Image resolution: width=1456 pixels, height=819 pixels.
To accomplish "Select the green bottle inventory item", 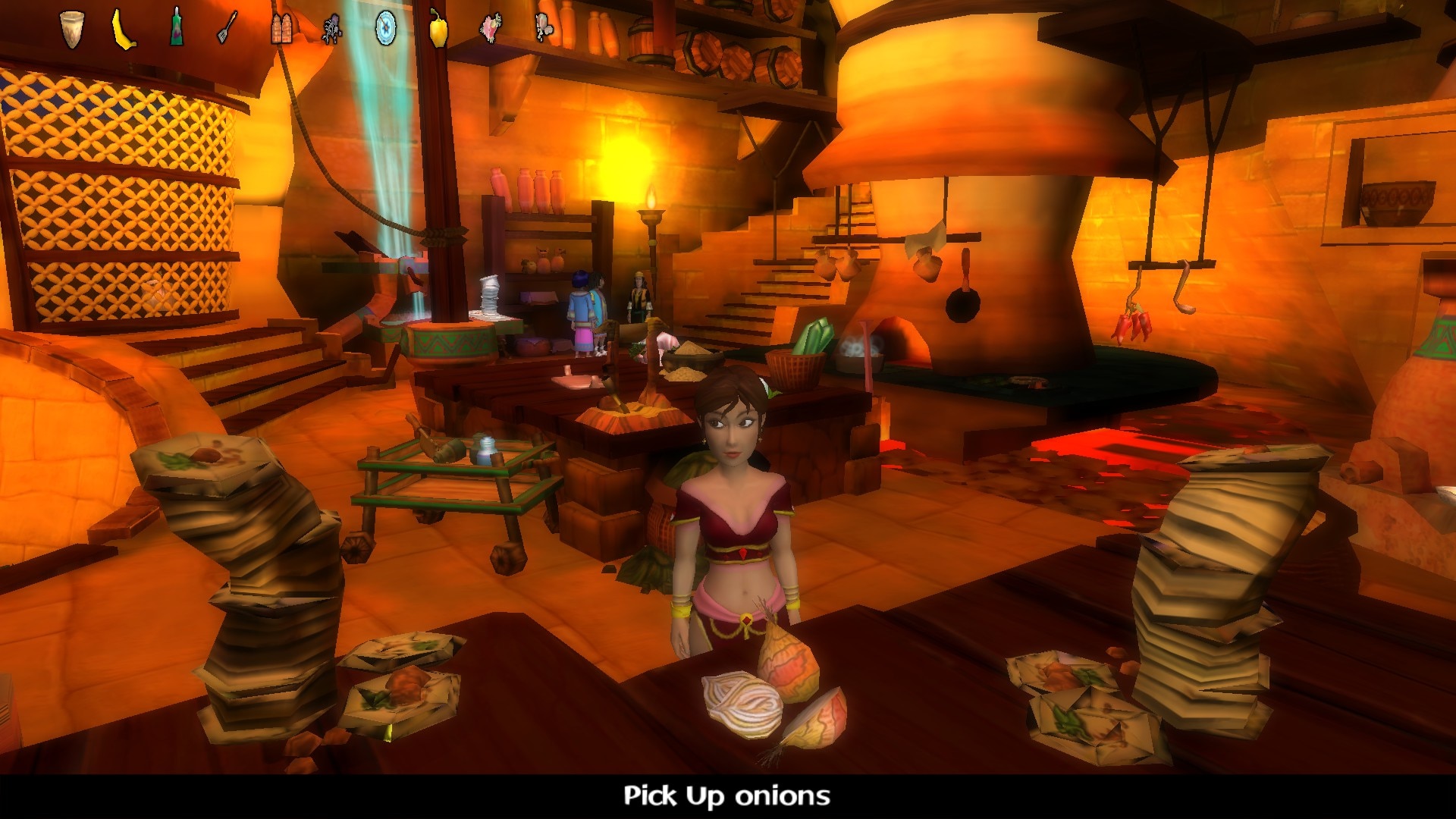I will tap(177, 28).
